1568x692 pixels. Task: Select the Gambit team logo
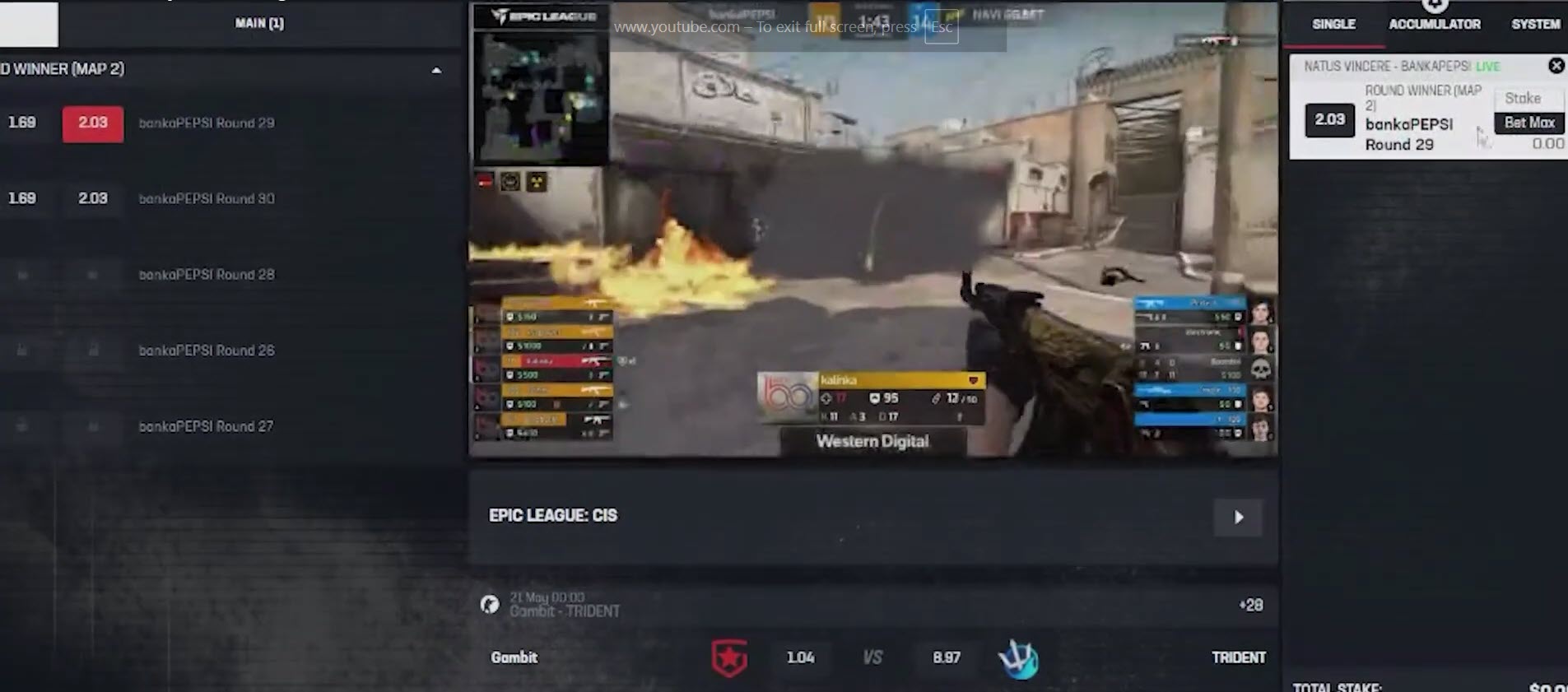click(729, 657)
